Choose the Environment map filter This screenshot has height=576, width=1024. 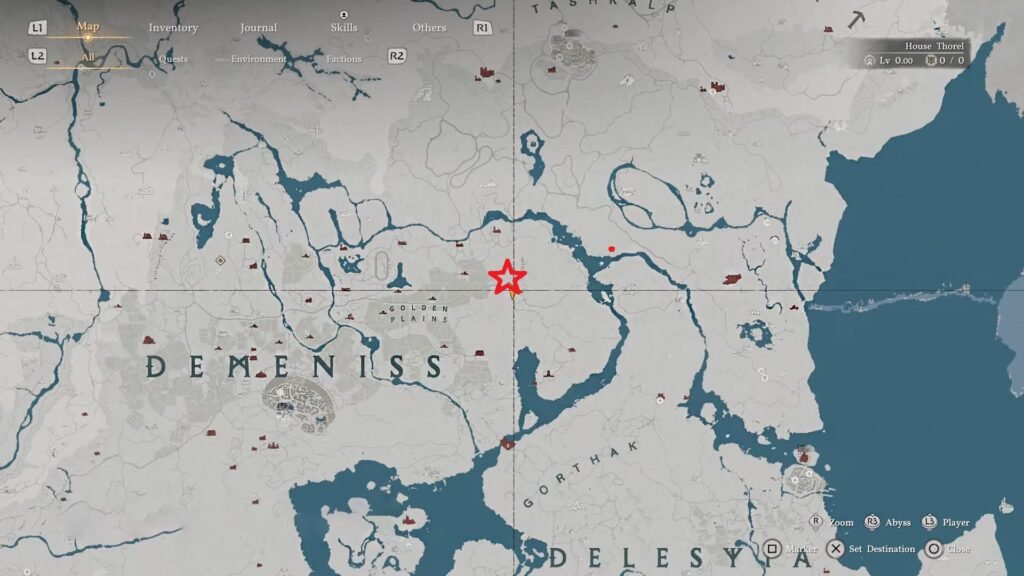[258, 58]
